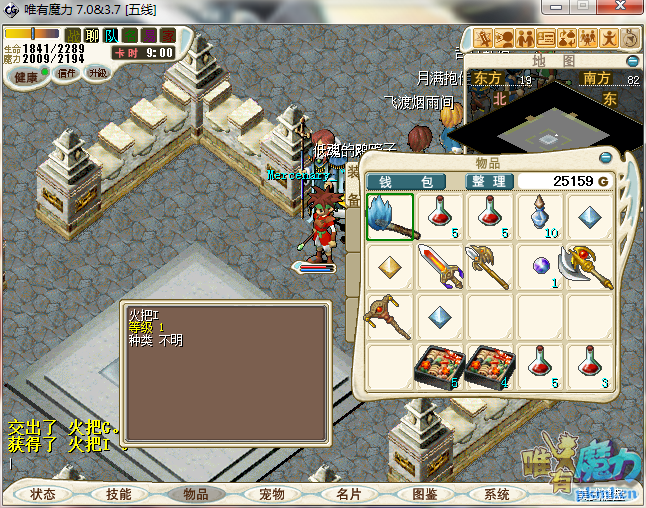Screen dimensions: 646x508
Task: Close the 物品 inventory window
Action: click(x=604, y=158)
